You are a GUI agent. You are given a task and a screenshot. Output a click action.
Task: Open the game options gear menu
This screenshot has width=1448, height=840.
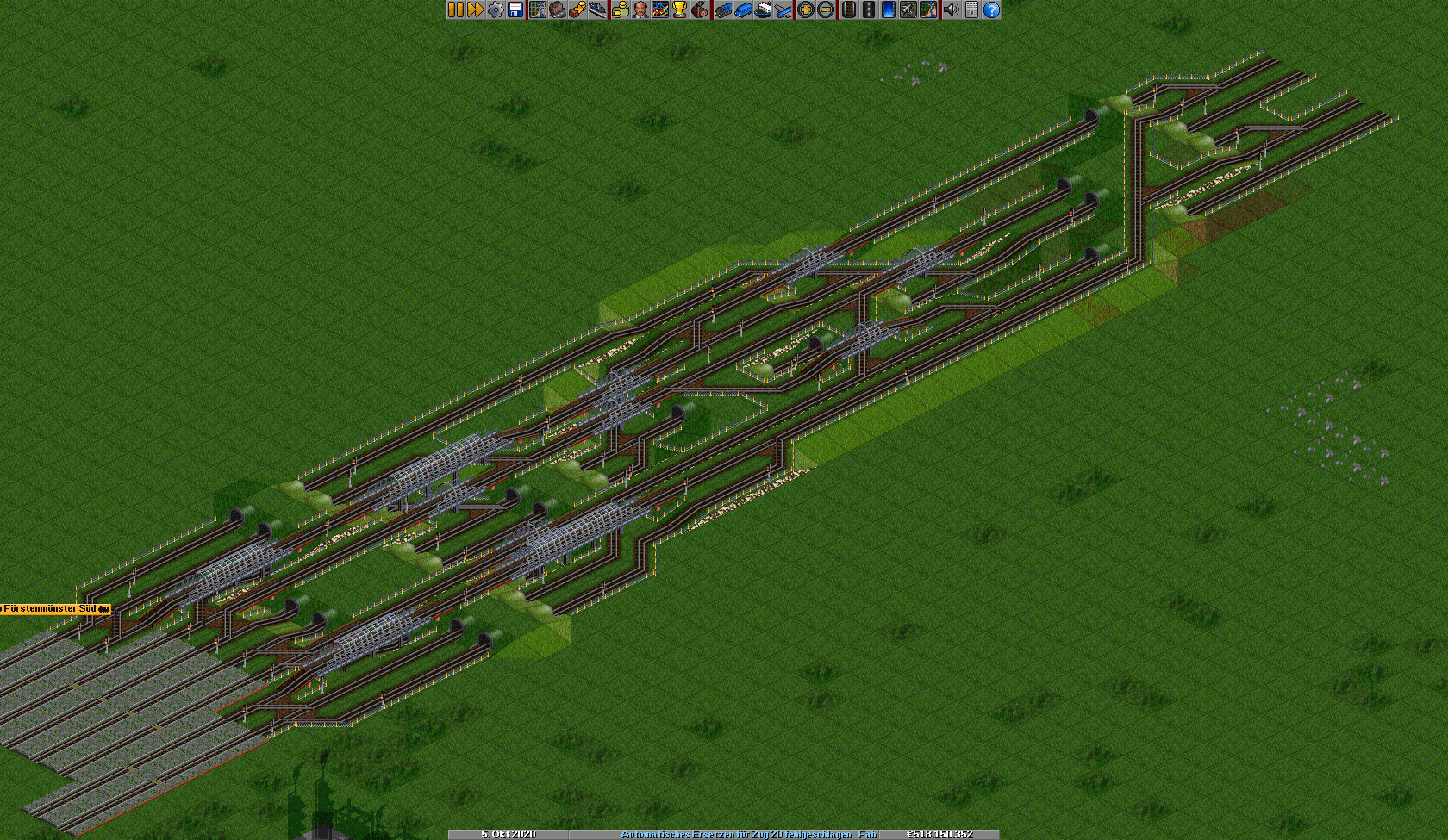click(496, 9)
